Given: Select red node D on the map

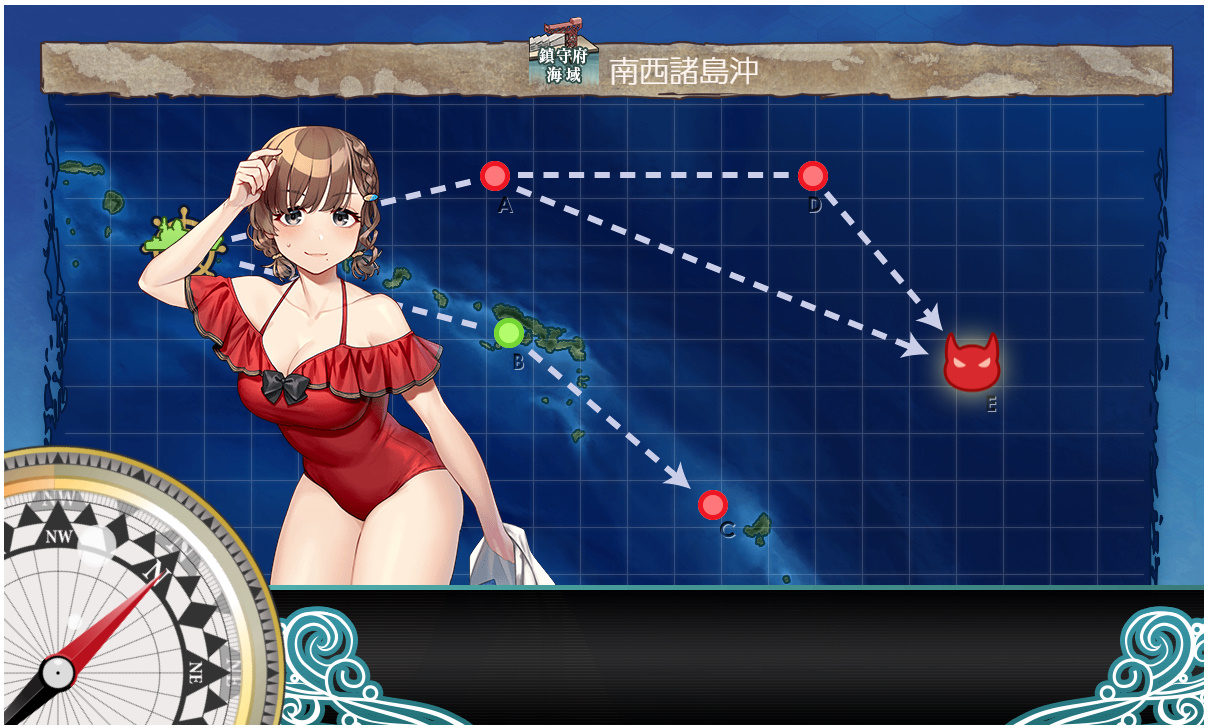Looking at the screenshot, I should 813,176.
